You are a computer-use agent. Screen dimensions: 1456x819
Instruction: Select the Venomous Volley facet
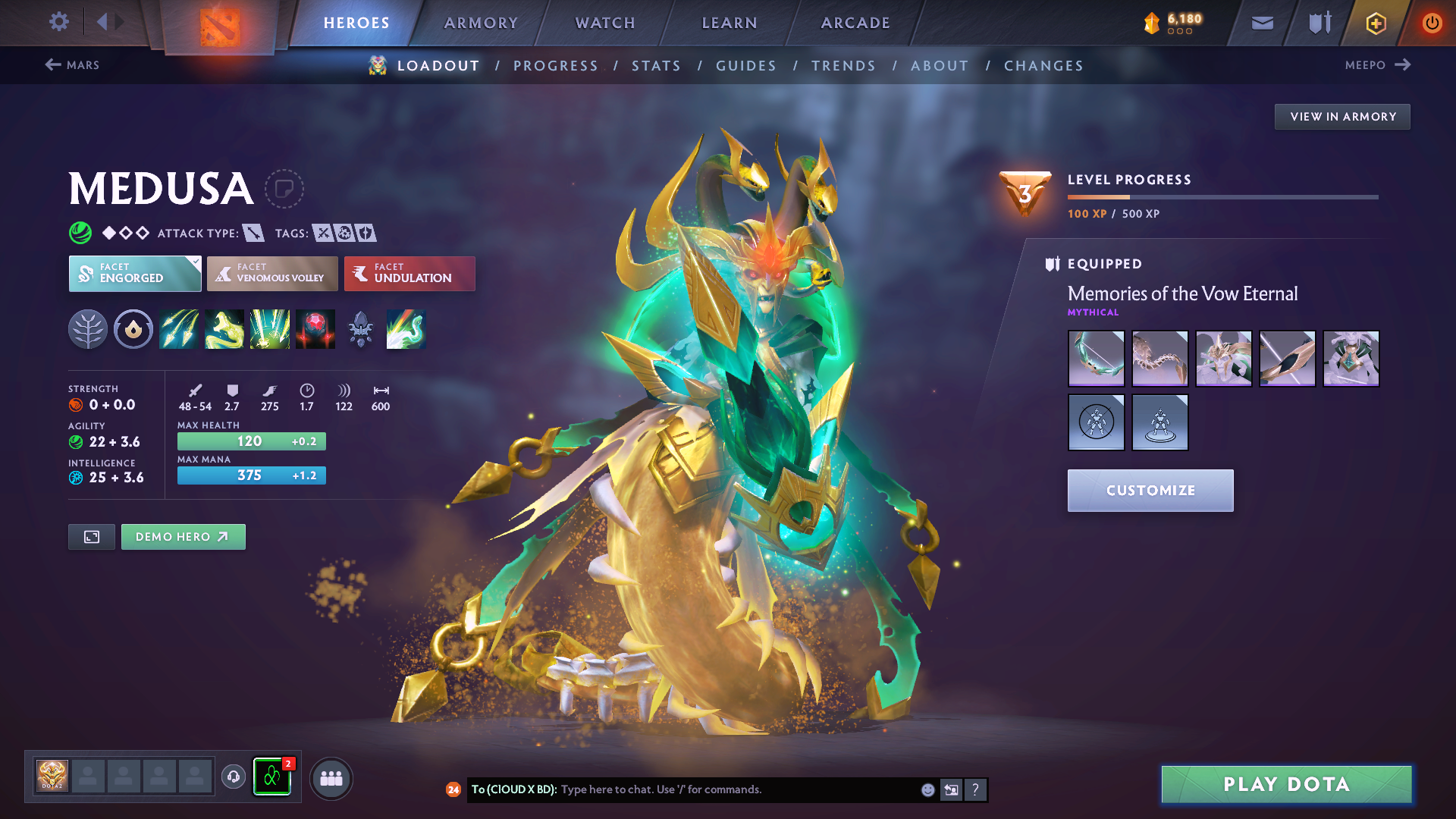click(x=271, y=274)
